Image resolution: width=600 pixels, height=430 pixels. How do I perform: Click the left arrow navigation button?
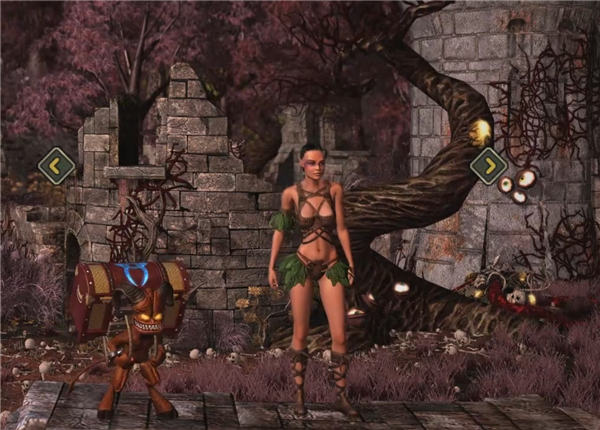pos(56,165)
